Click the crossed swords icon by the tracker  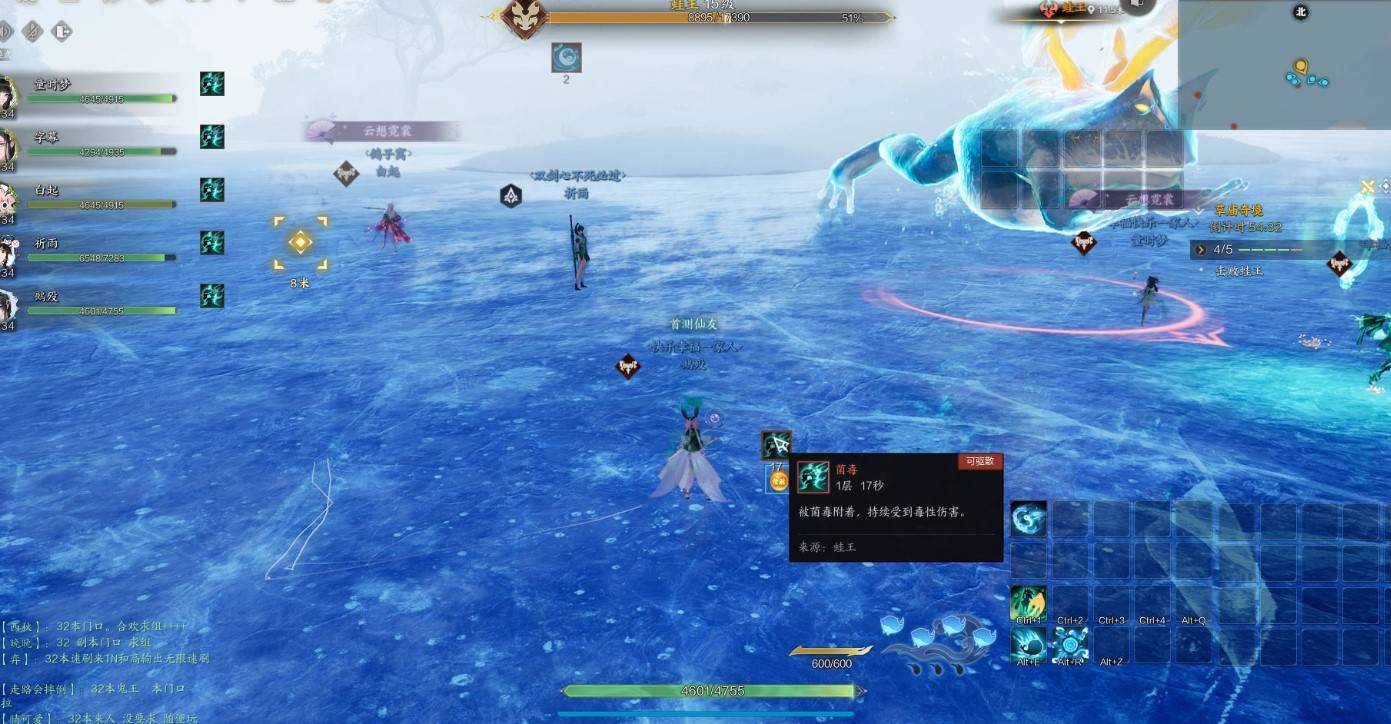(x=1367, y=186)
